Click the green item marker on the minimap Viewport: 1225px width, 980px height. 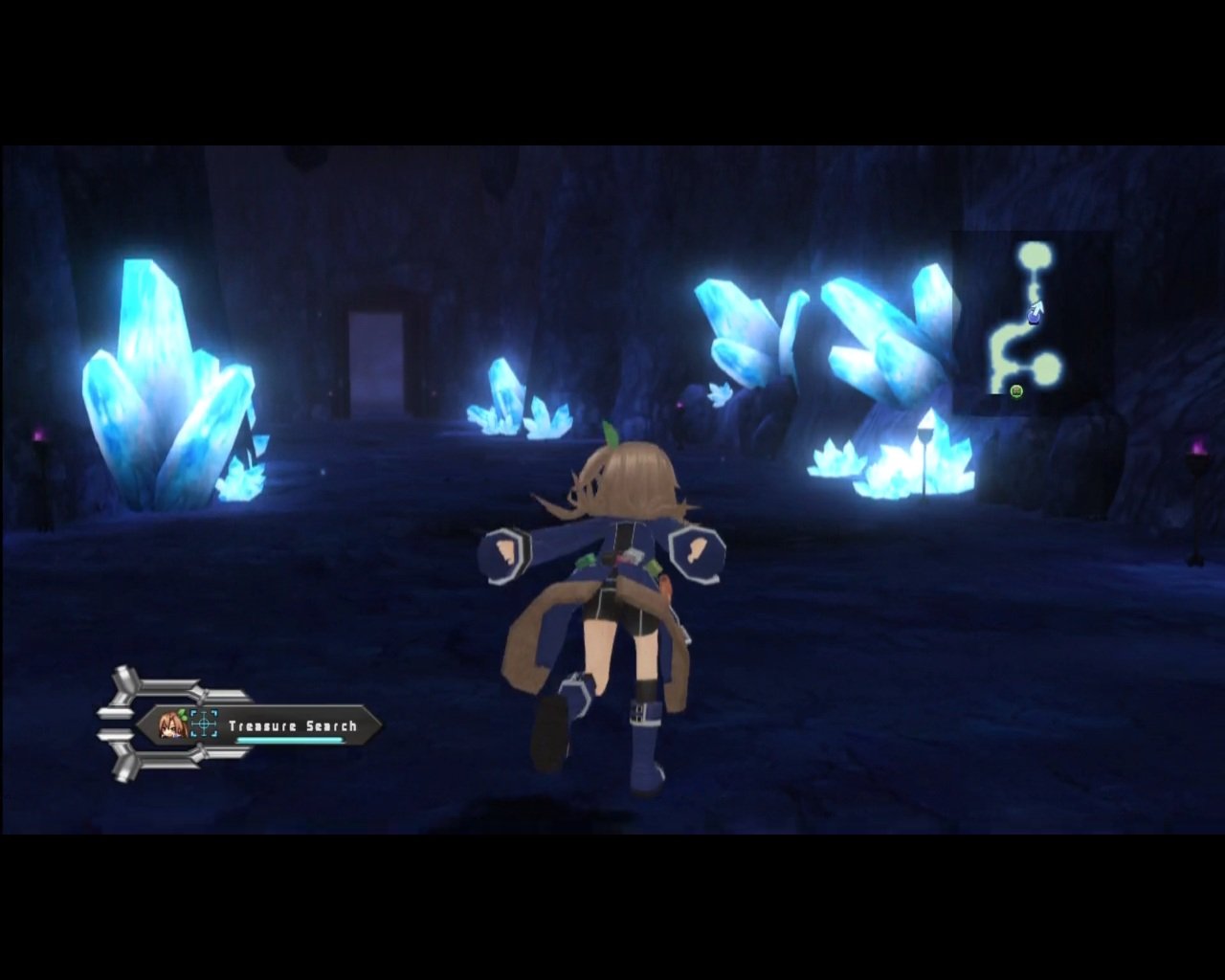[x=1015, y=390]
